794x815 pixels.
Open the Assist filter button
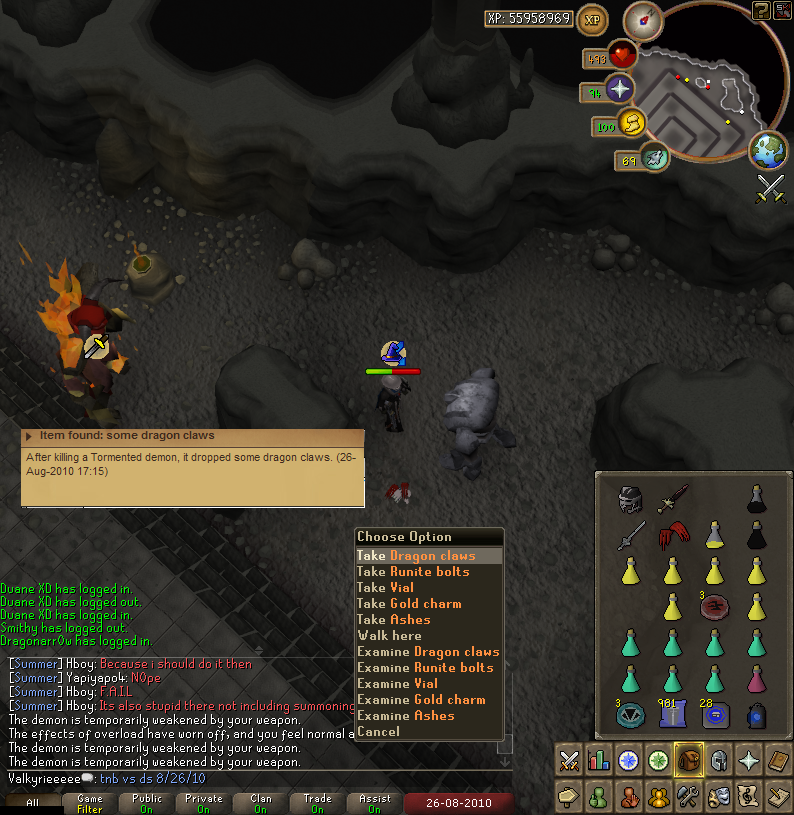tap(375, 803)
